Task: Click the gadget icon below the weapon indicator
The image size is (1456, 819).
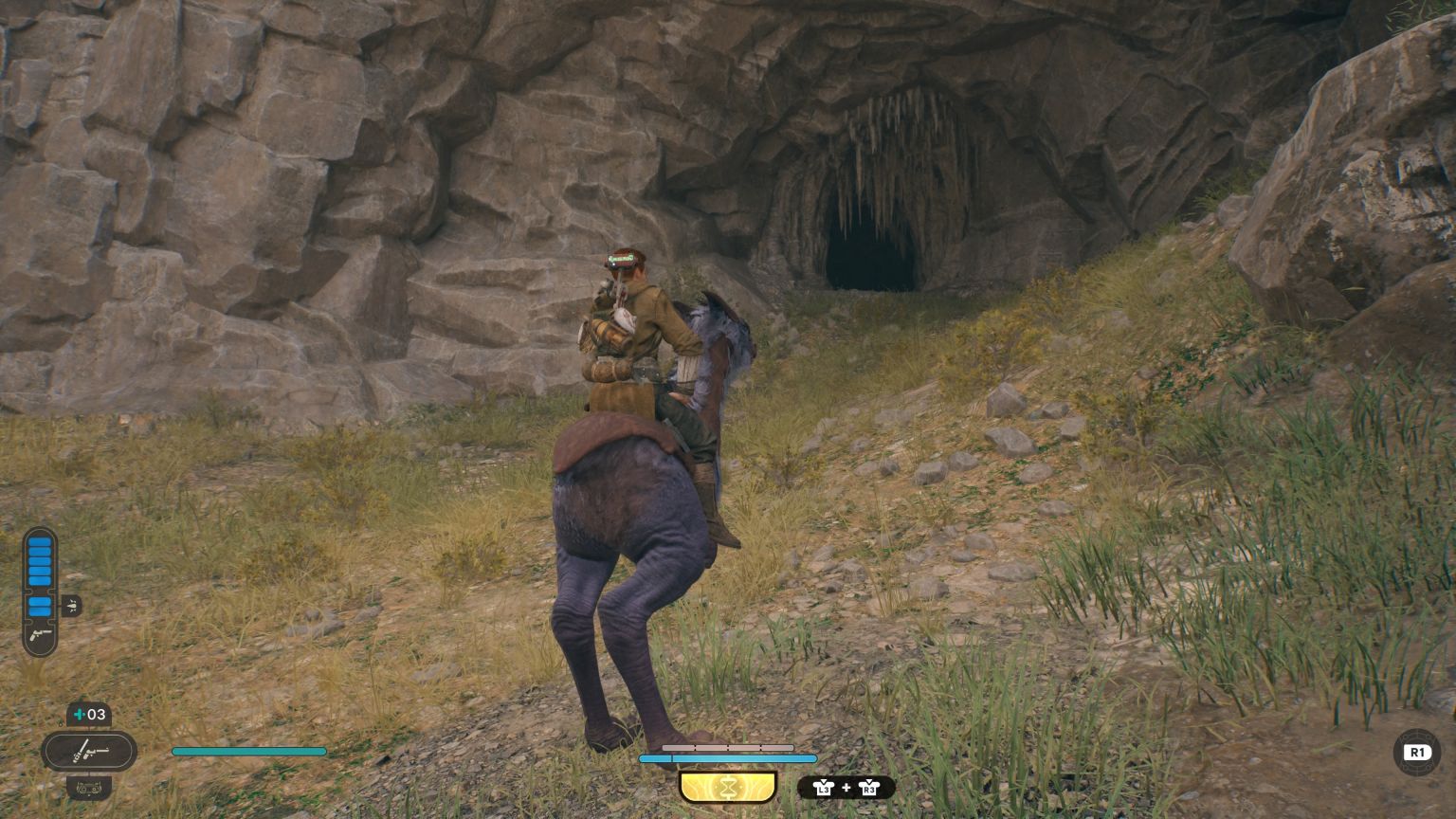Action: tap(89, 788)
